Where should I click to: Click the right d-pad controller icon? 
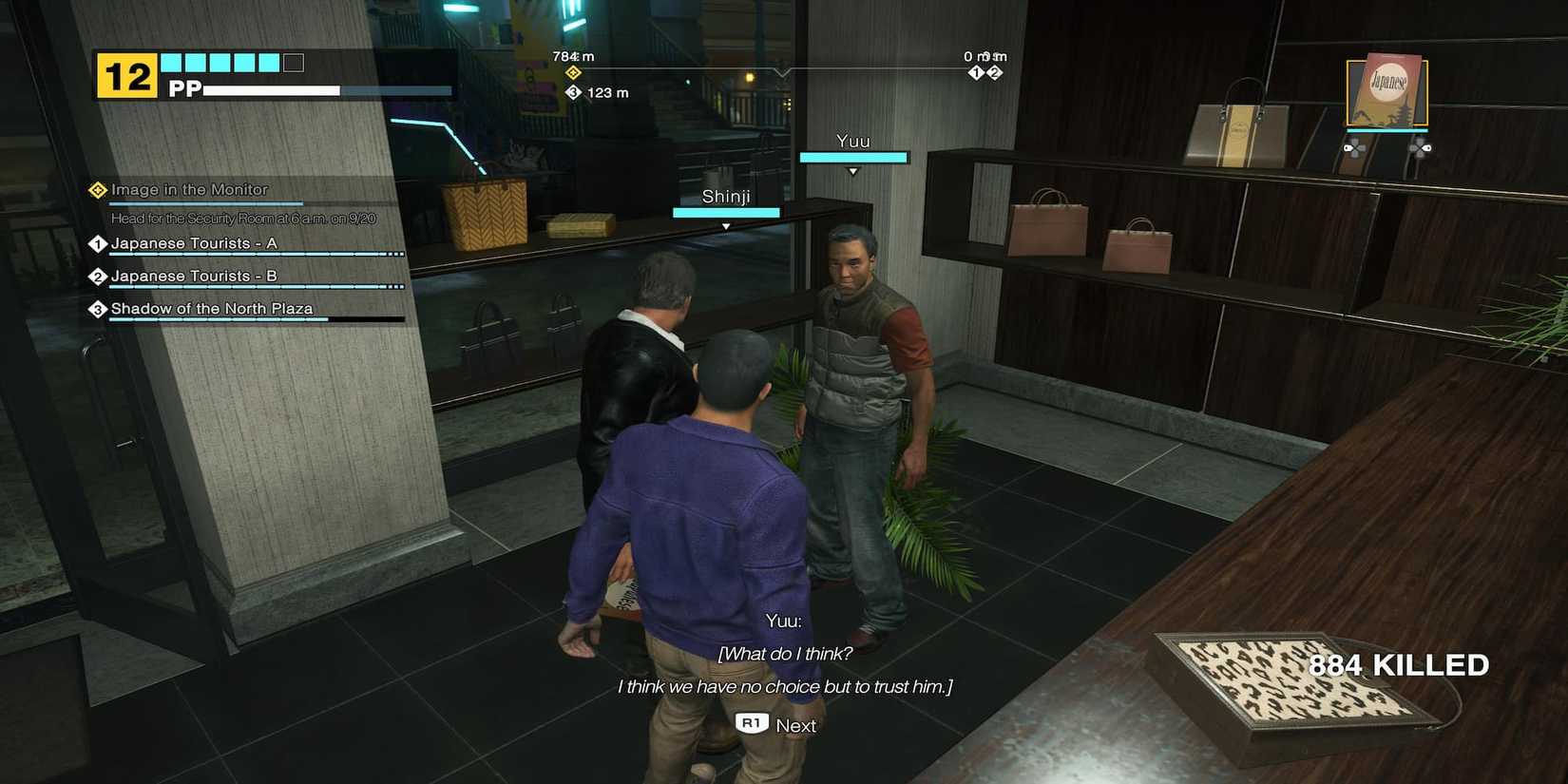1420,146
